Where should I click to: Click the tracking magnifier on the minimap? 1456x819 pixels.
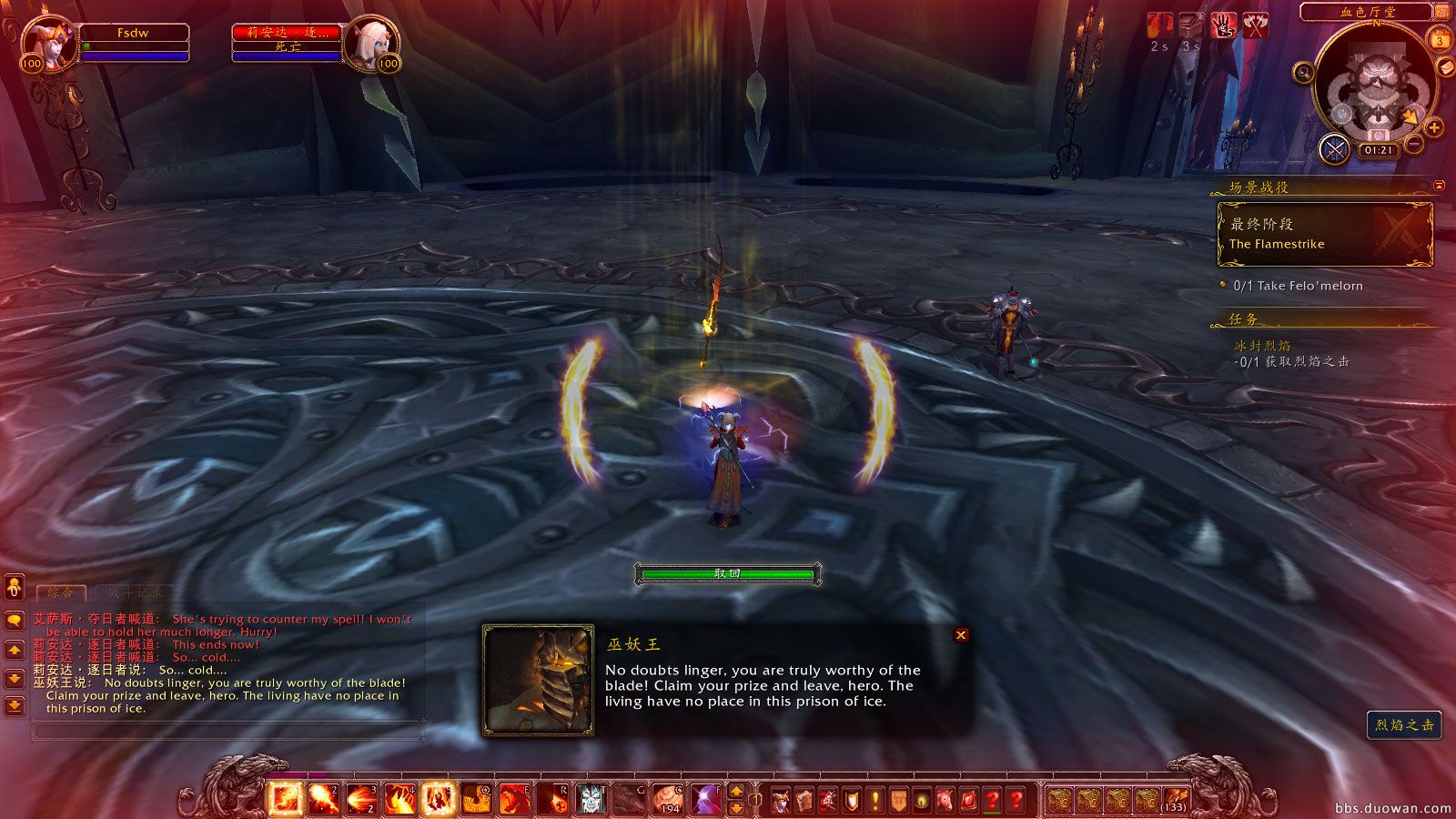click(1305, 74)
